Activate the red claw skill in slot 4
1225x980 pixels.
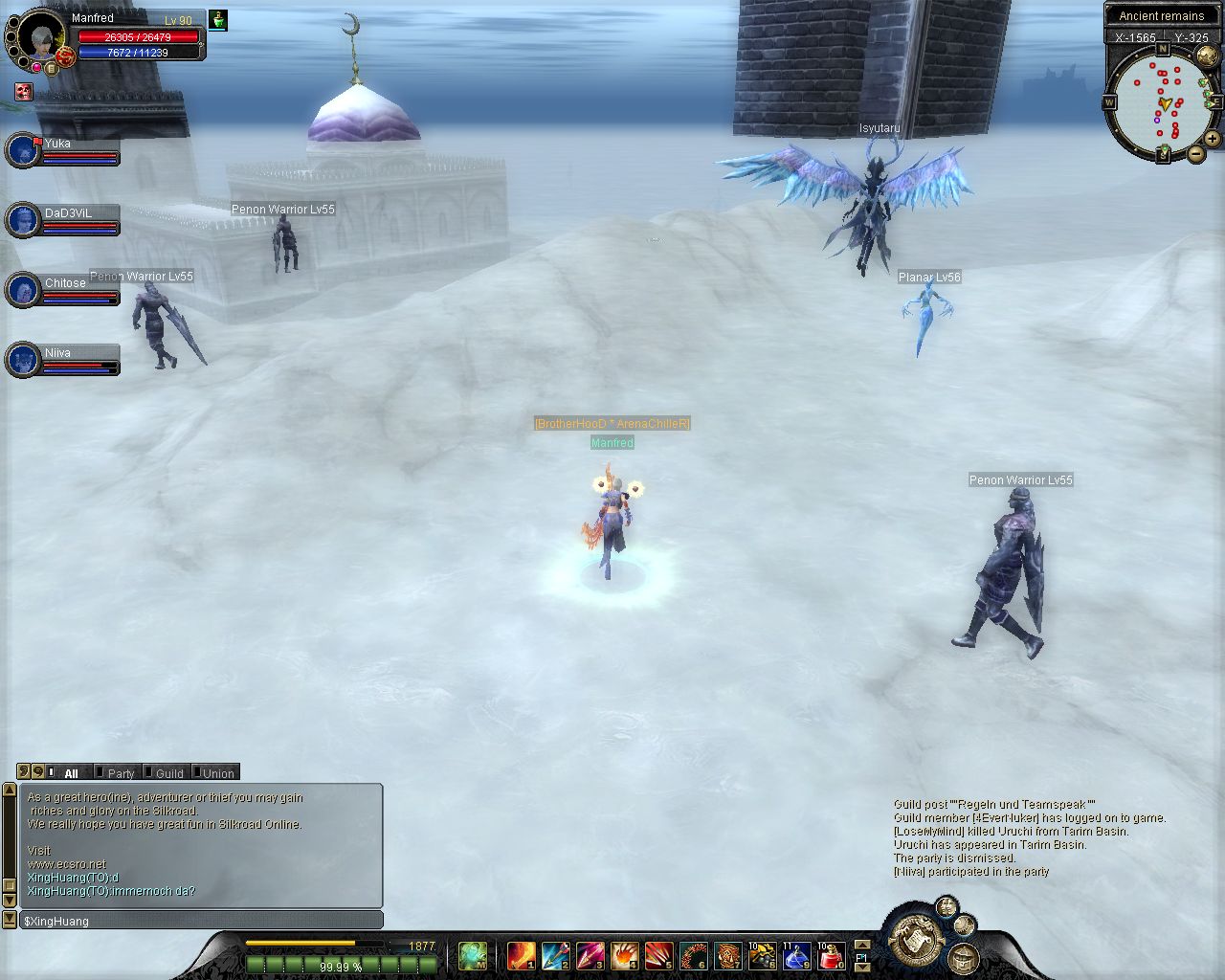[x=624, y=955]
